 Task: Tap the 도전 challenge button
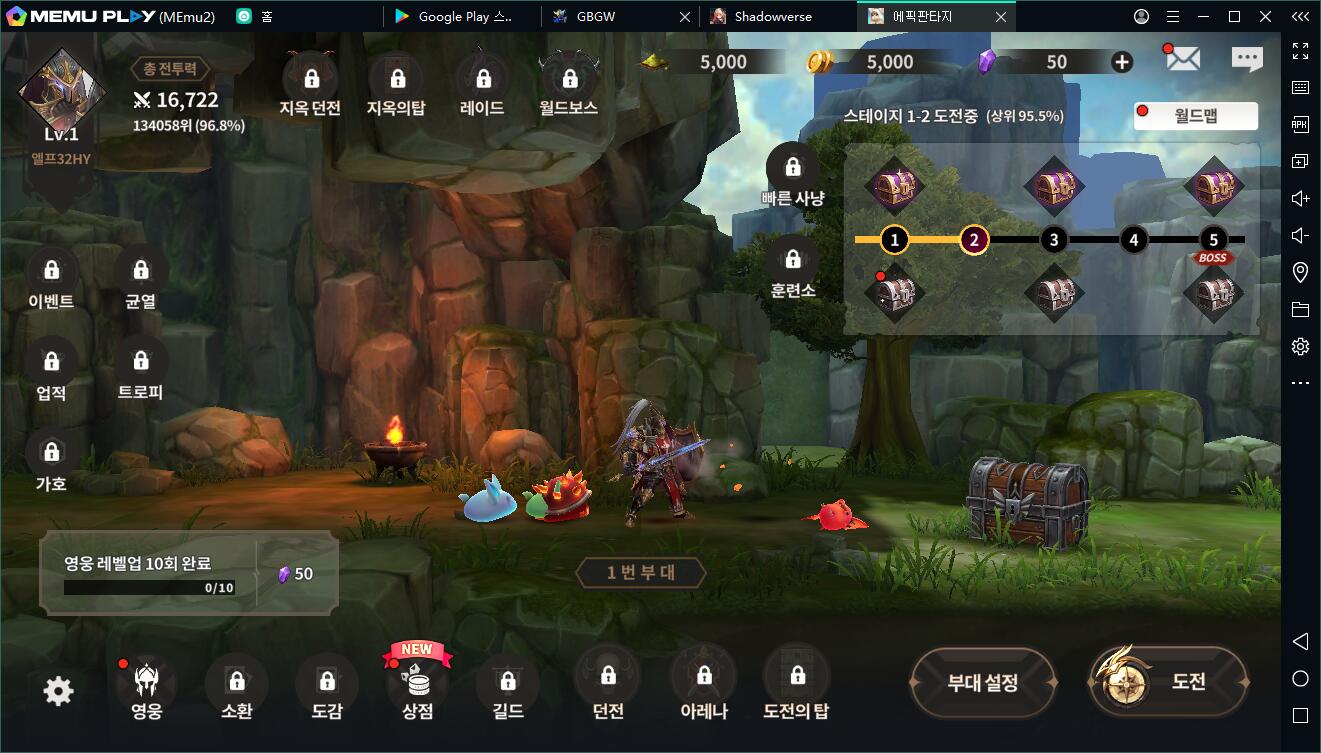[x=1168, y=682]
